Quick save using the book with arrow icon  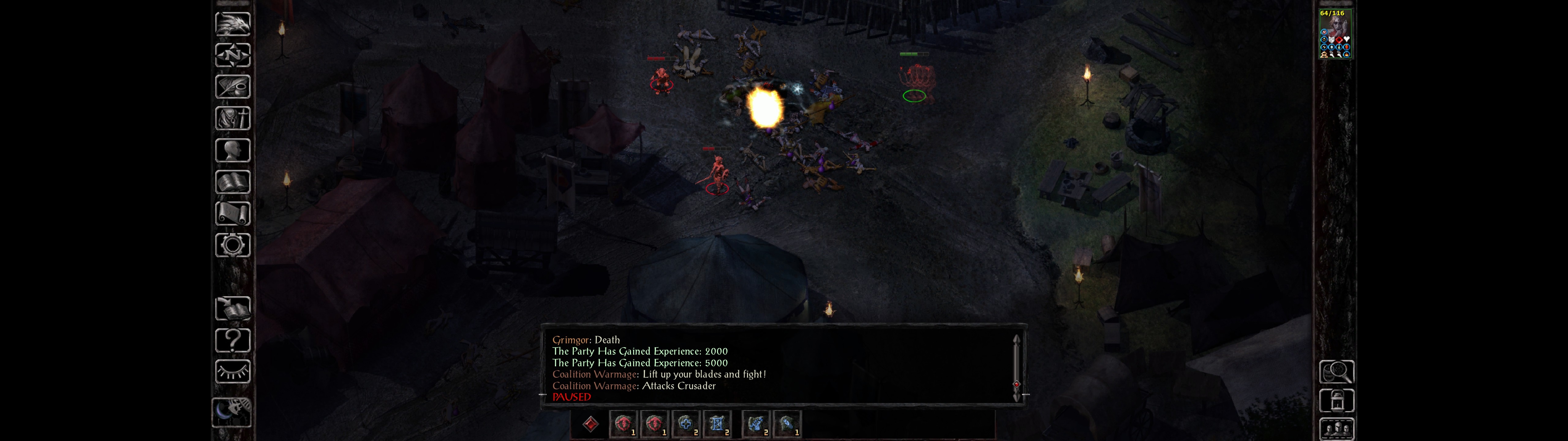(232, 309)
